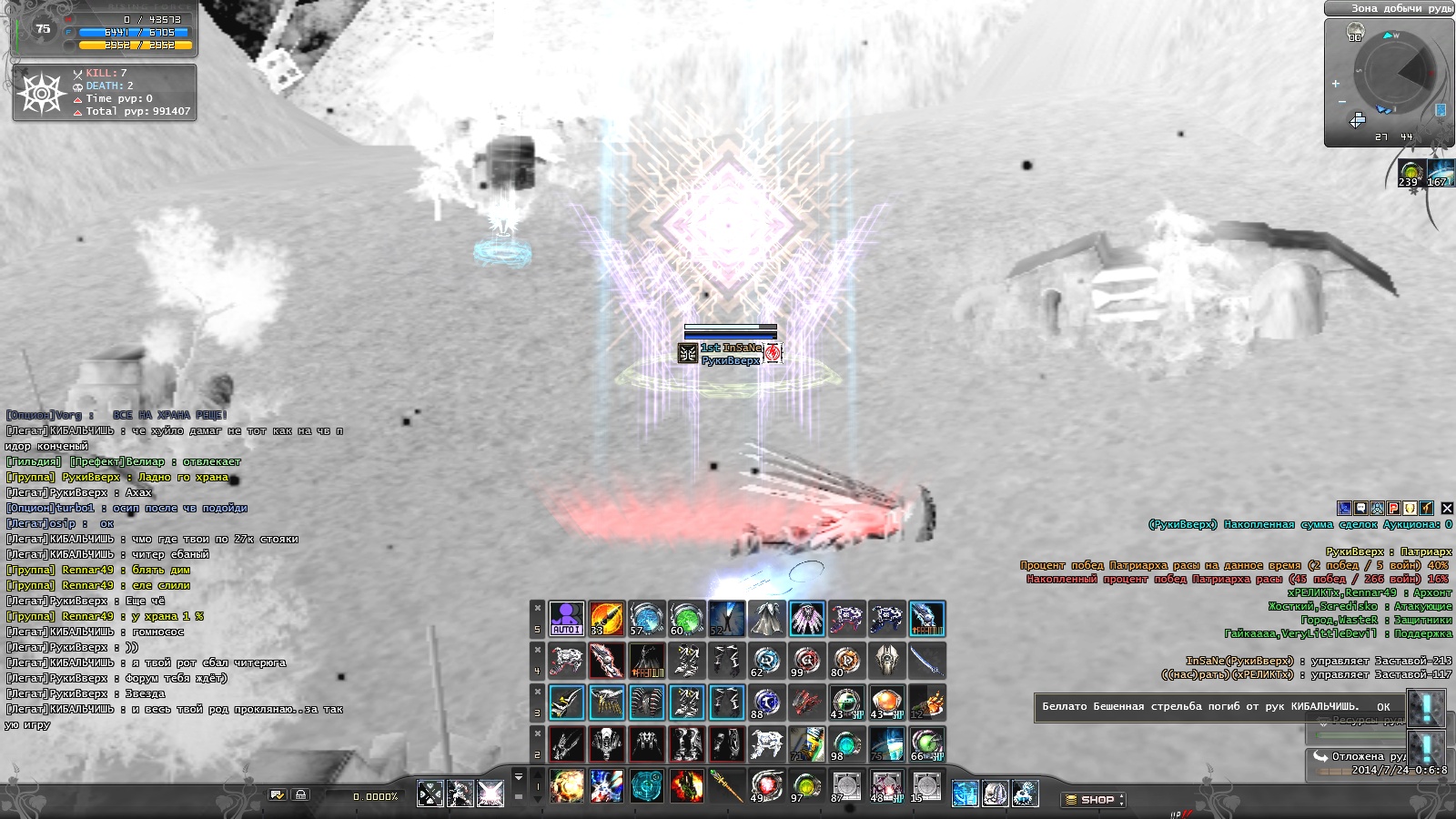Select the teal ring item numbered 98

coord(846,744)
